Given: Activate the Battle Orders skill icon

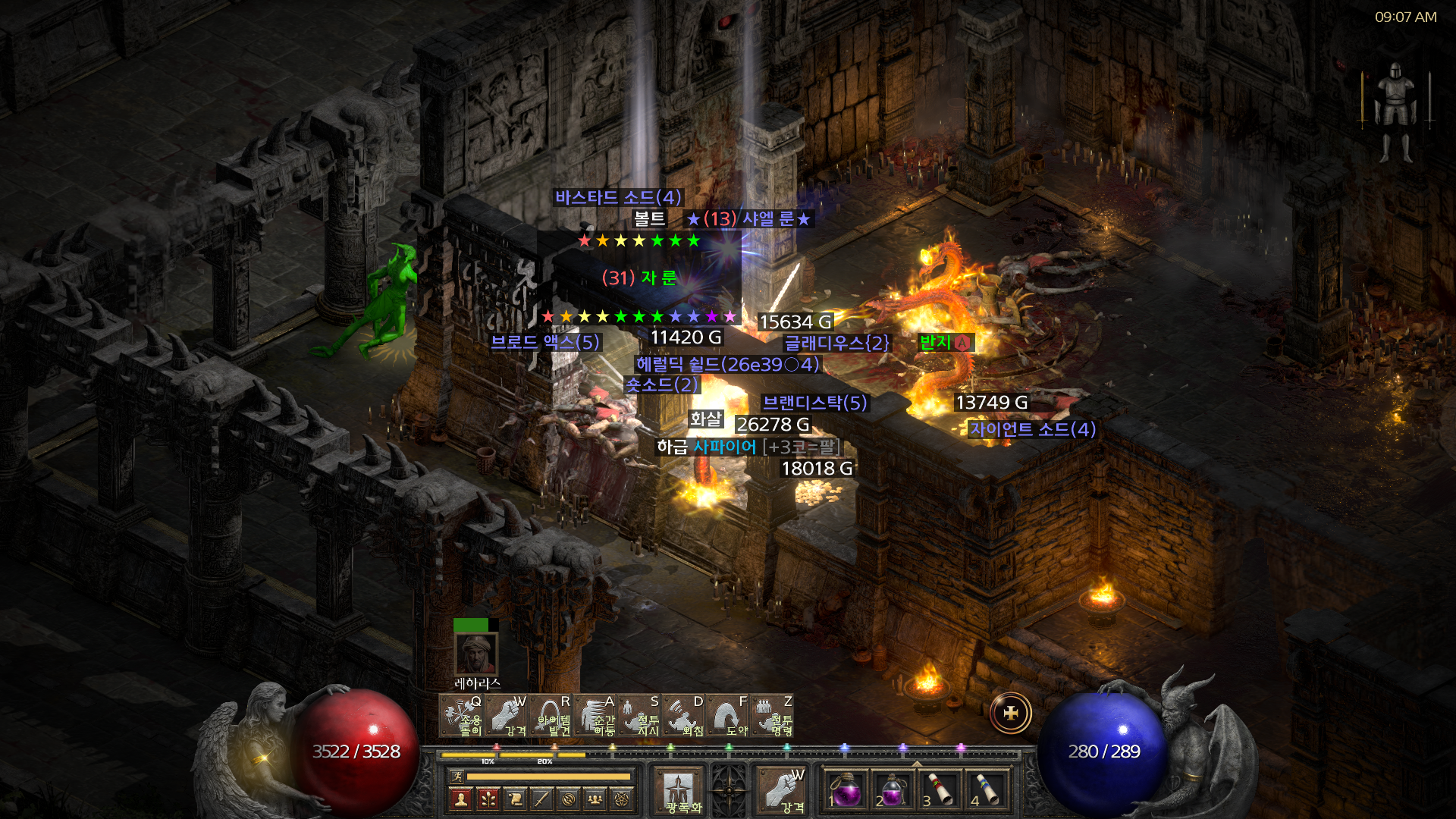Looking at the screenshot, I should (640, 716).
